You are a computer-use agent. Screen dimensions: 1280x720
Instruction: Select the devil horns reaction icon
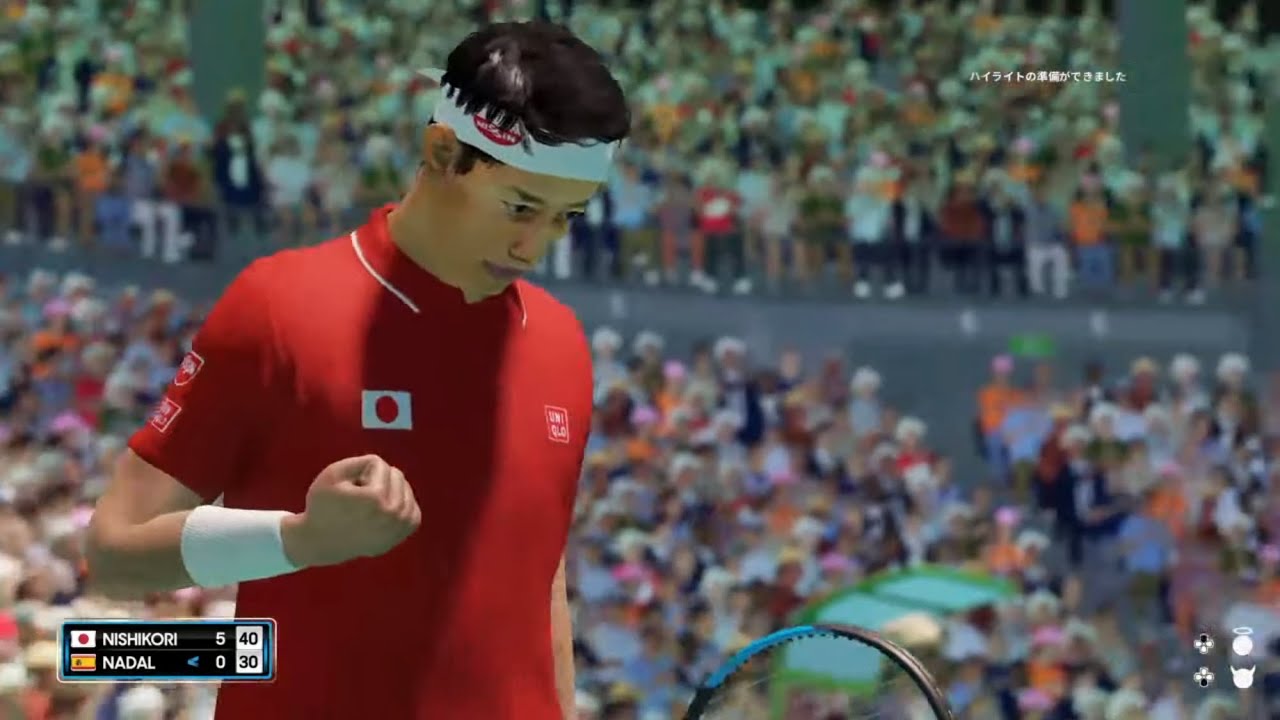pos(1242,677)
